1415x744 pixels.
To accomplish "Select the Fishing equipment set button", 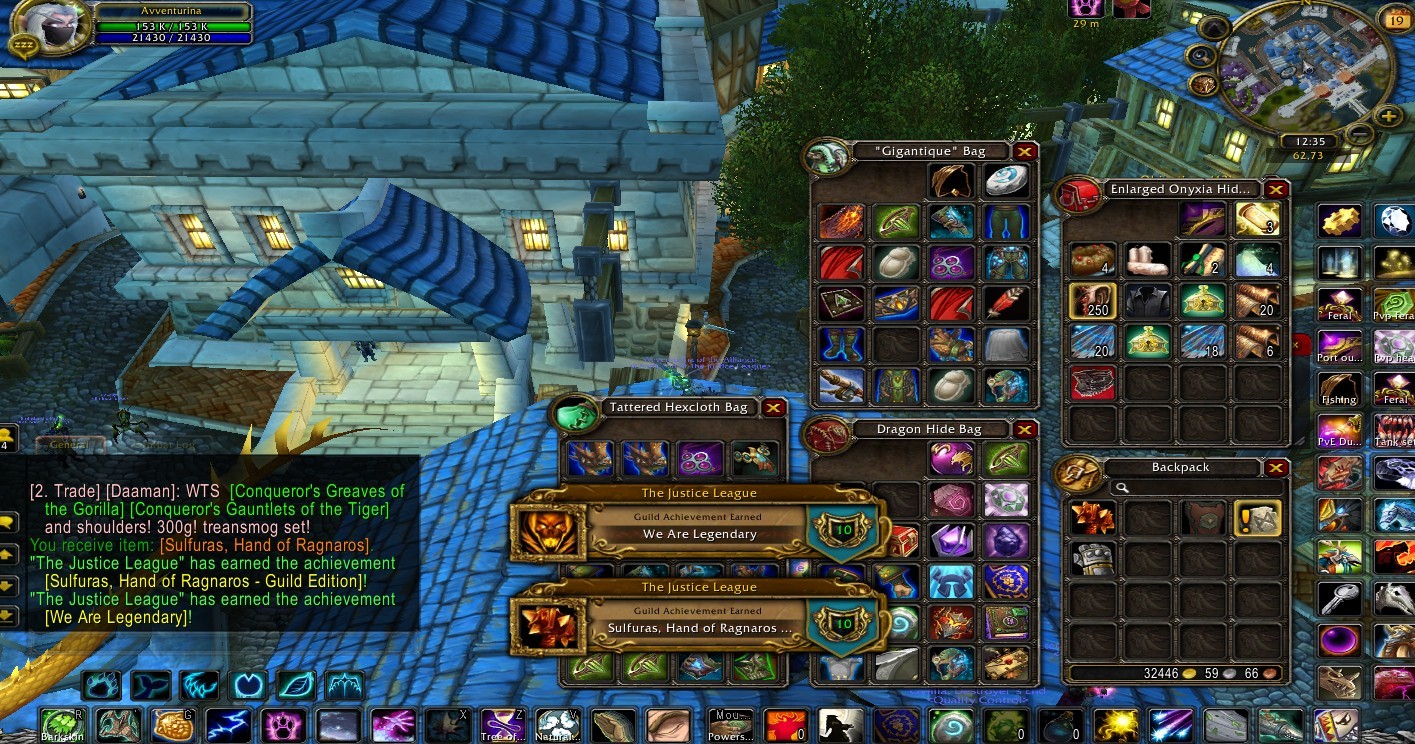I will pyautogui.click(x=1338, y=389).
